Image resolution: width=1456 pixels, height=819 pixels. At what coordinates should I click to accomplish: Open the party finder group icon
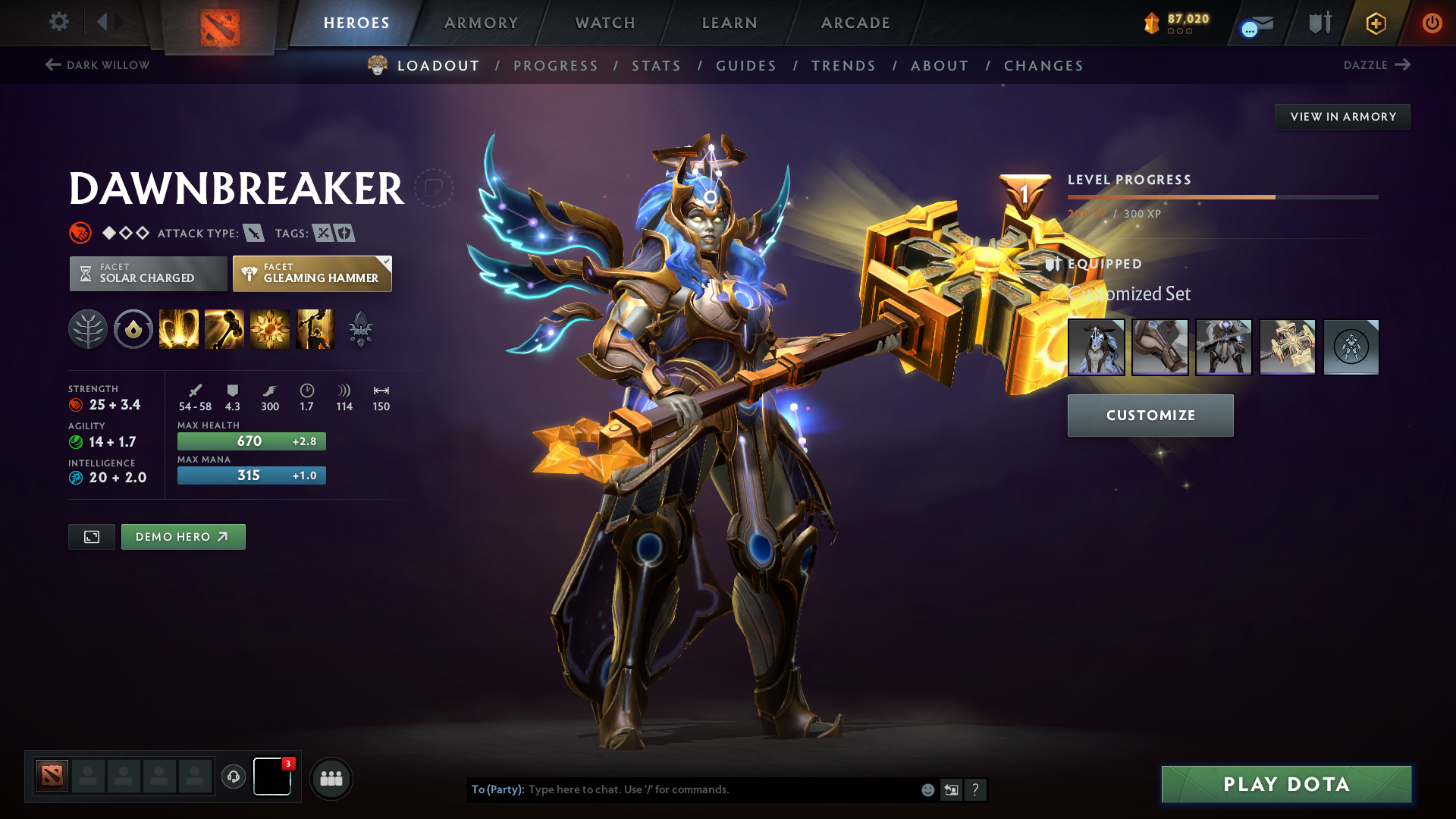331,777
